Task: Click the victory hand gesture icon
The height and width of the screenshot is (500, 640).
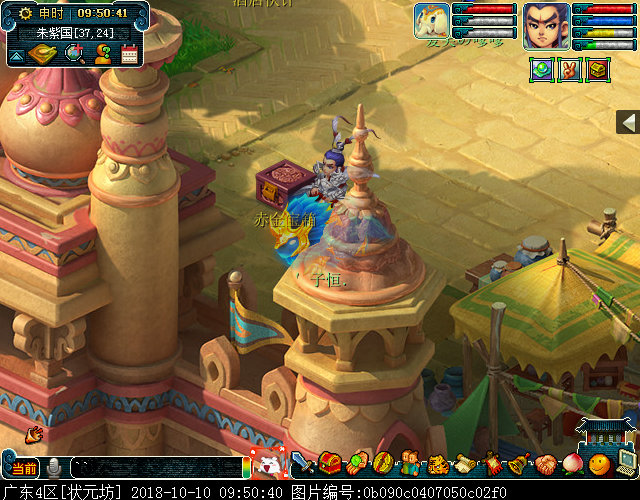Action: coord(569,70)
